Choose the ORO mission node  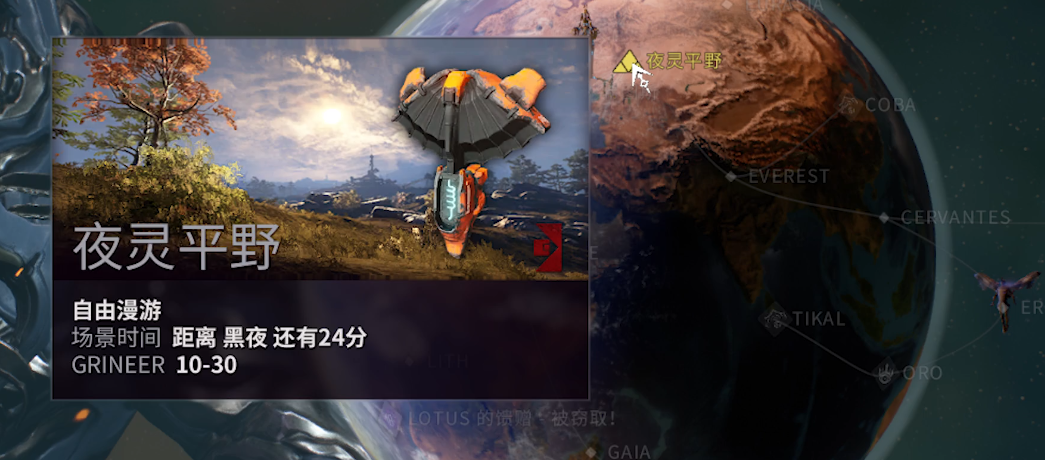point(885,373)
